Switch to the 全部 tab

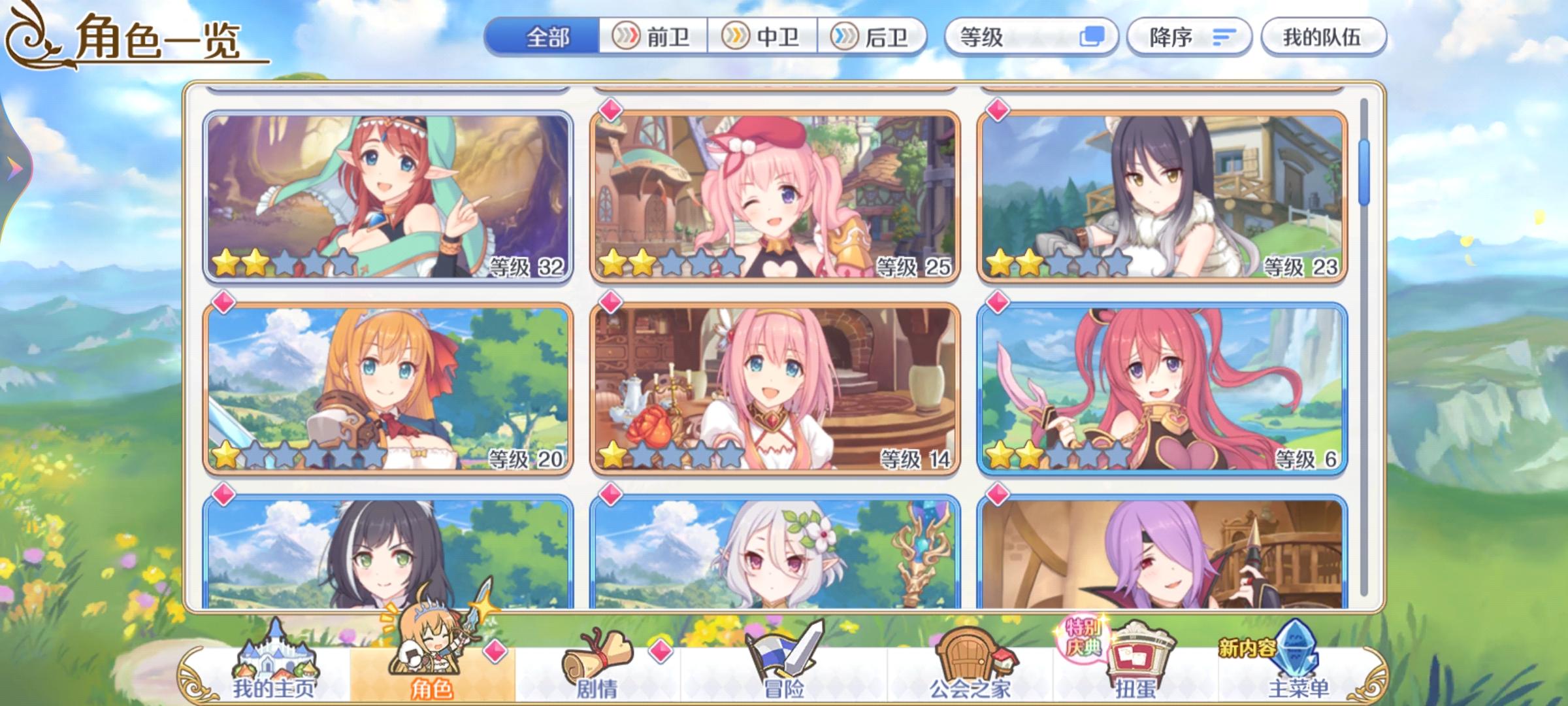pos(549,37)
